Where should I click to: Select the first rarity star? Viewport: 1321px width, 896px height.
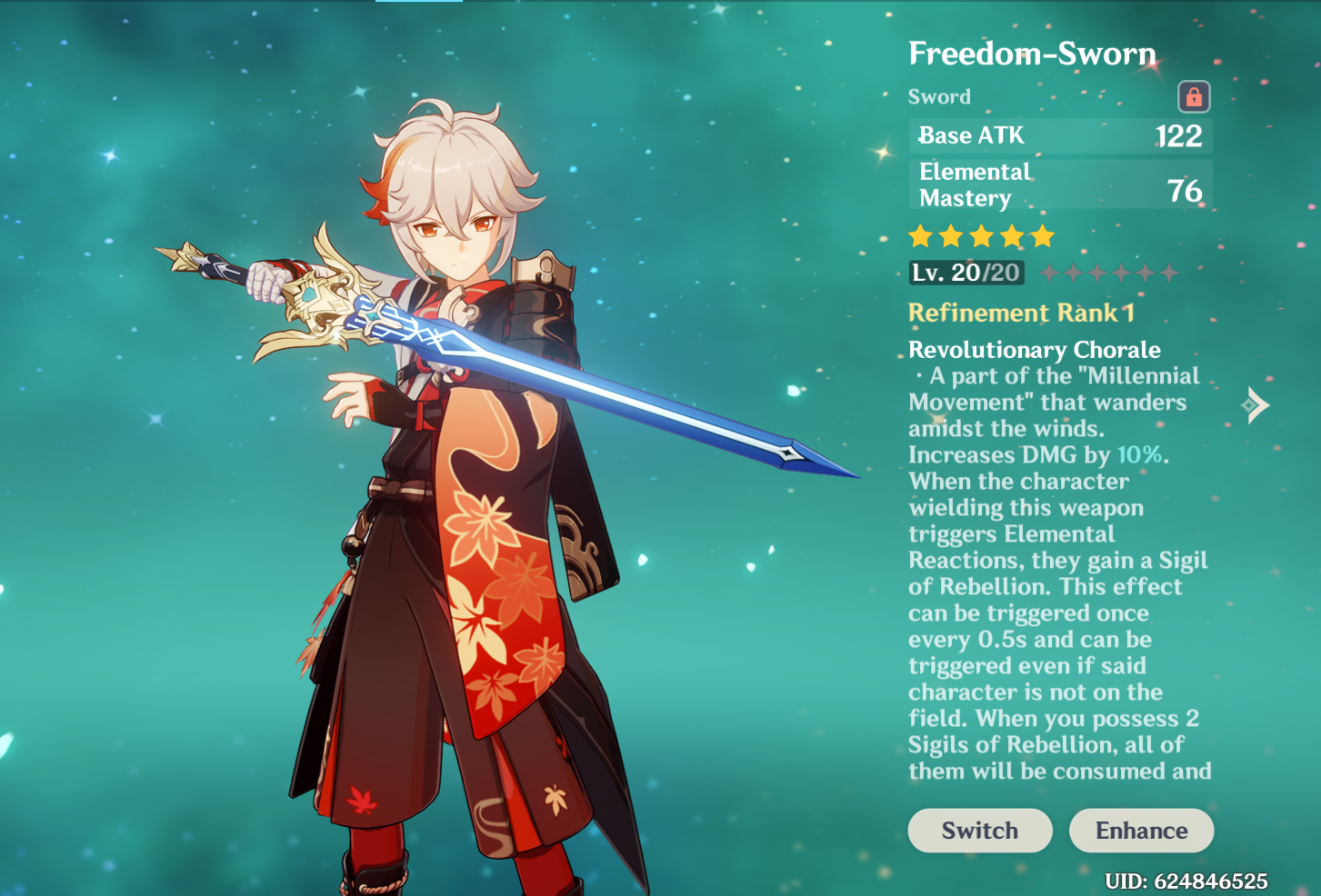click(x=920, y=235)
